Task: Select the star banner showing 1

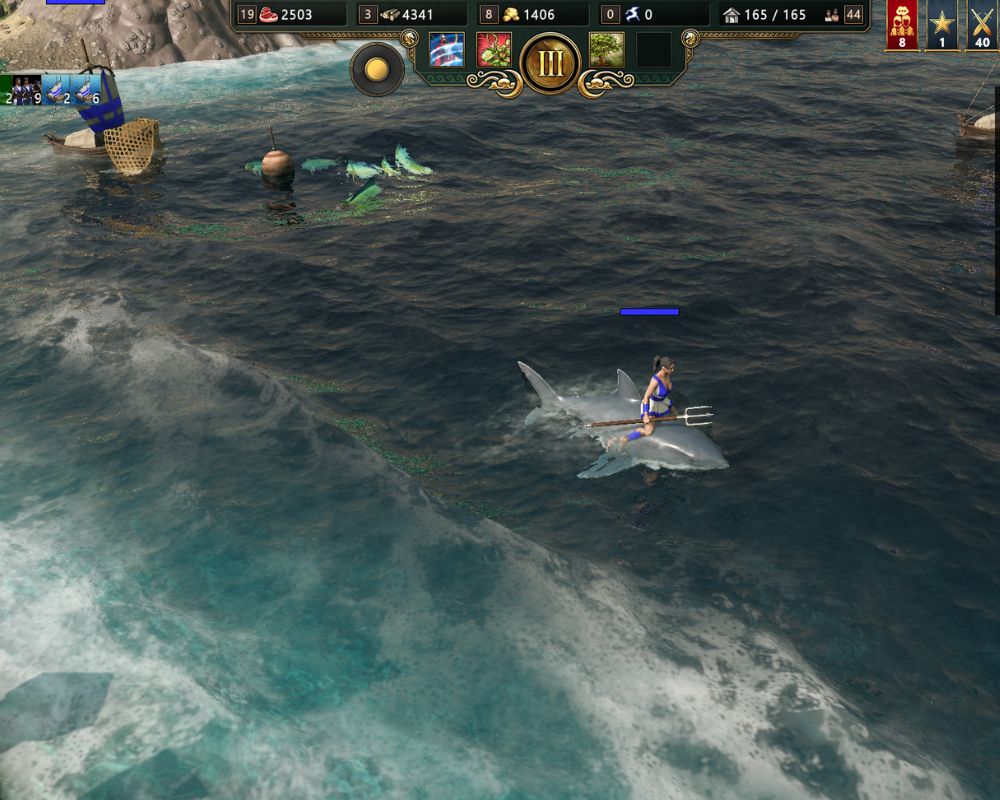Action: pos(942,25)
